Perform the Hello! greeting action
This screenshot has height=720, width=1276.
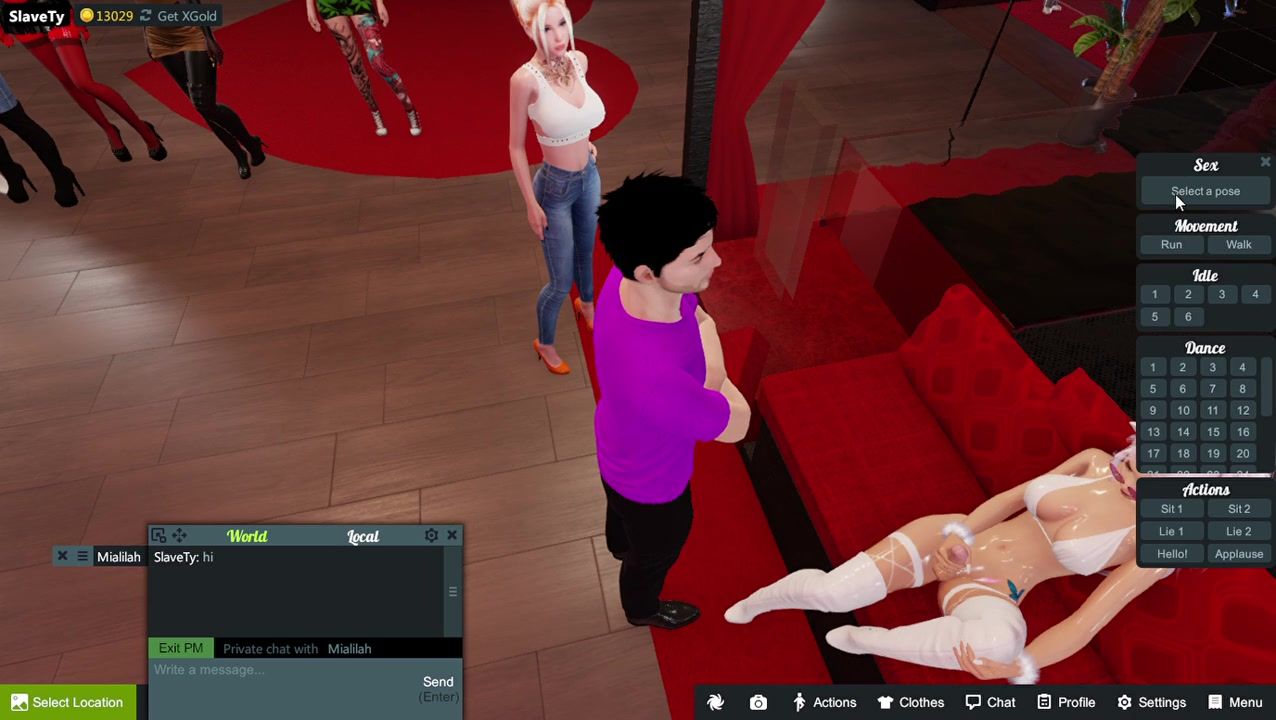(x=1172, y=554)
